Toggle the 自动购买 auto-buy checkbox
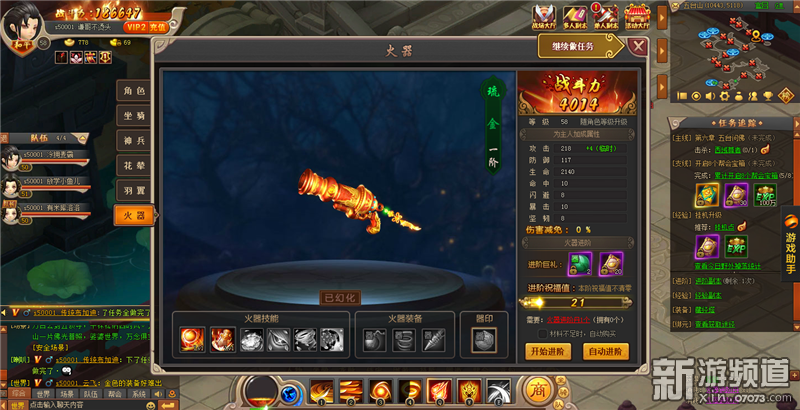800x410 pixels. point(542,333)
